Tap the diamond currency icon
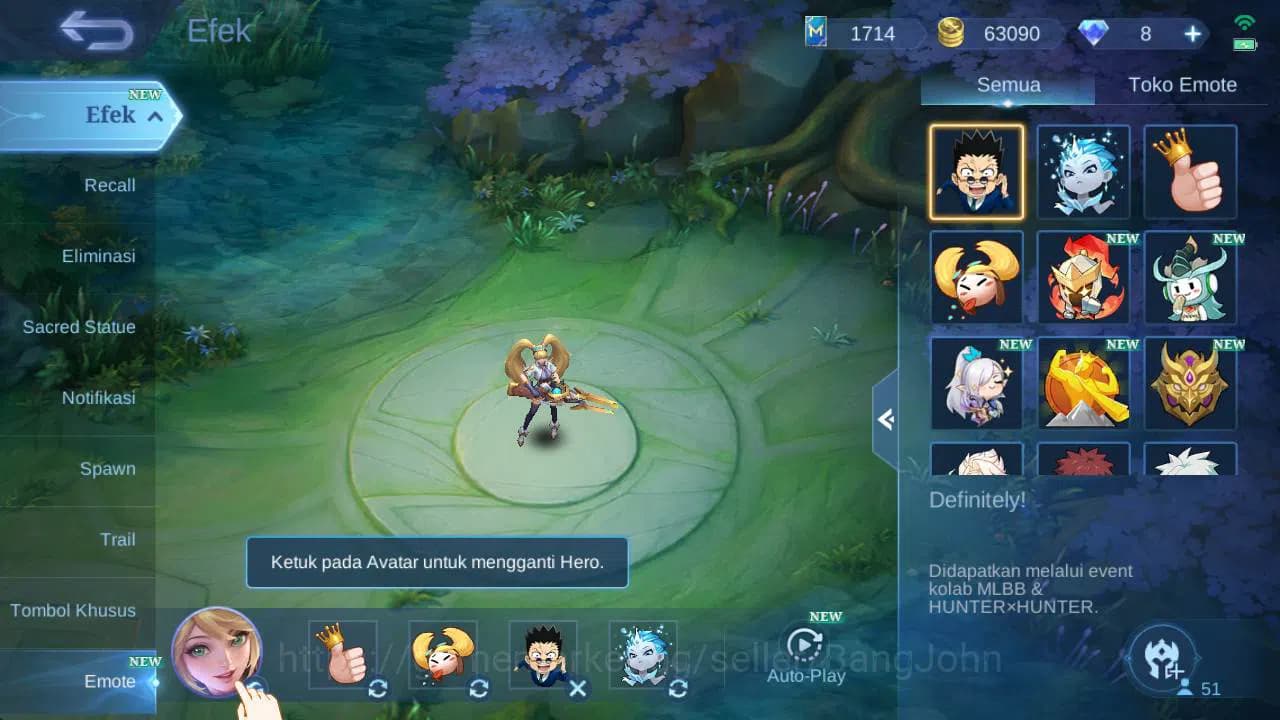The image size is (1280, 720). (x=1095, y=32)
